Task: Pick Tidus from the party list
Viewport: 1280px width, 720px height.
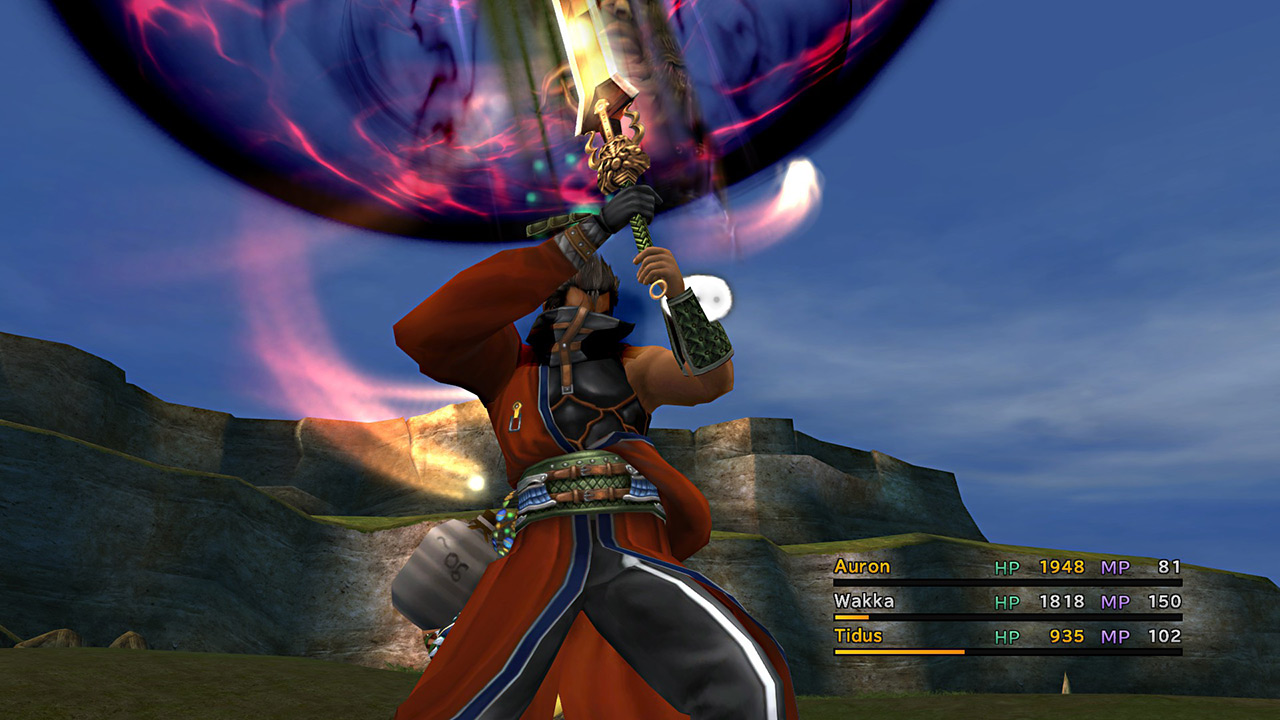Action: point(860,635)
